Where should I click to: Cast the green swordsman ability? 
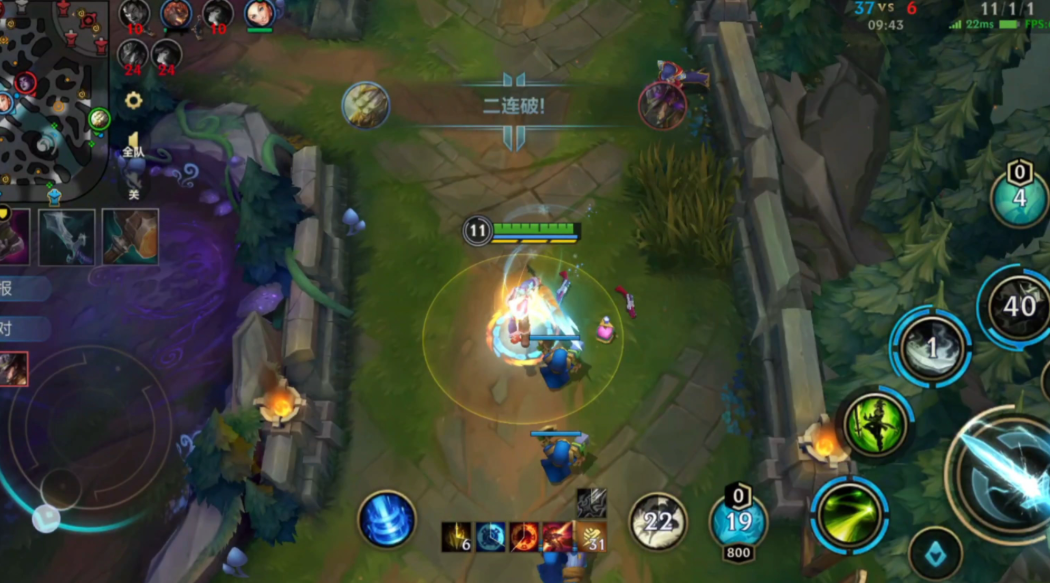(x=876, y=424)
